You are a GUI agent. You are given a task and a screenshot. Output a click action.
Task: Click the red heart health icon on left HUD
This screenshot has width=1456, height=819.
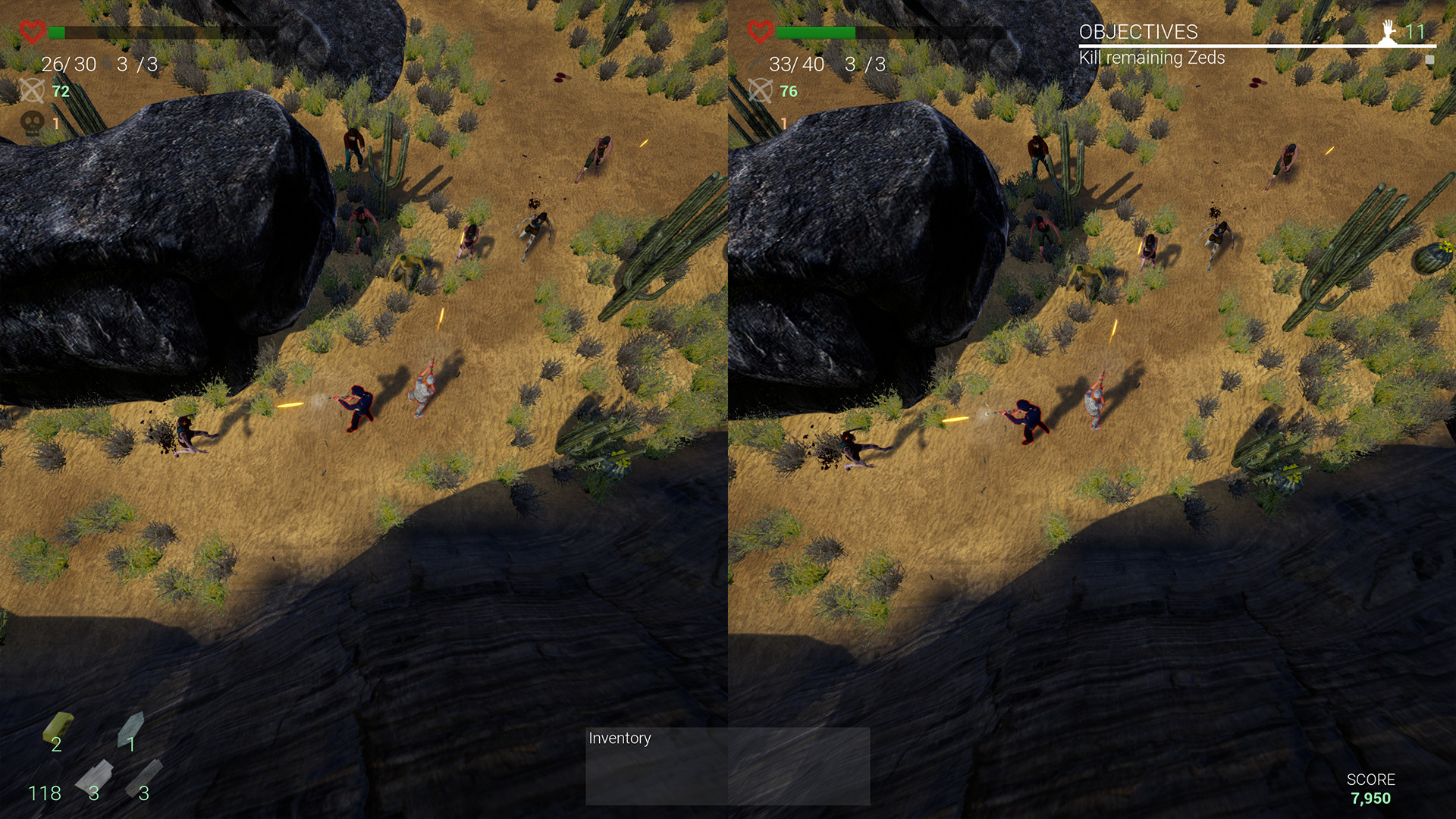[x=32, y=32]
